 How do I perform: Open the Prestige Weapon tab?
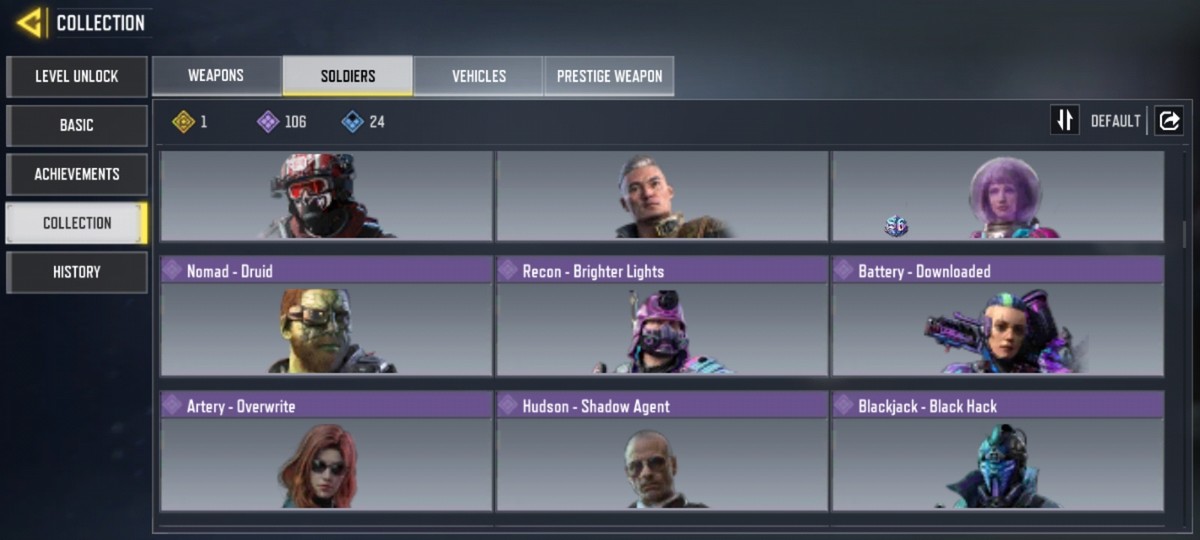click(x=609, y=76)
